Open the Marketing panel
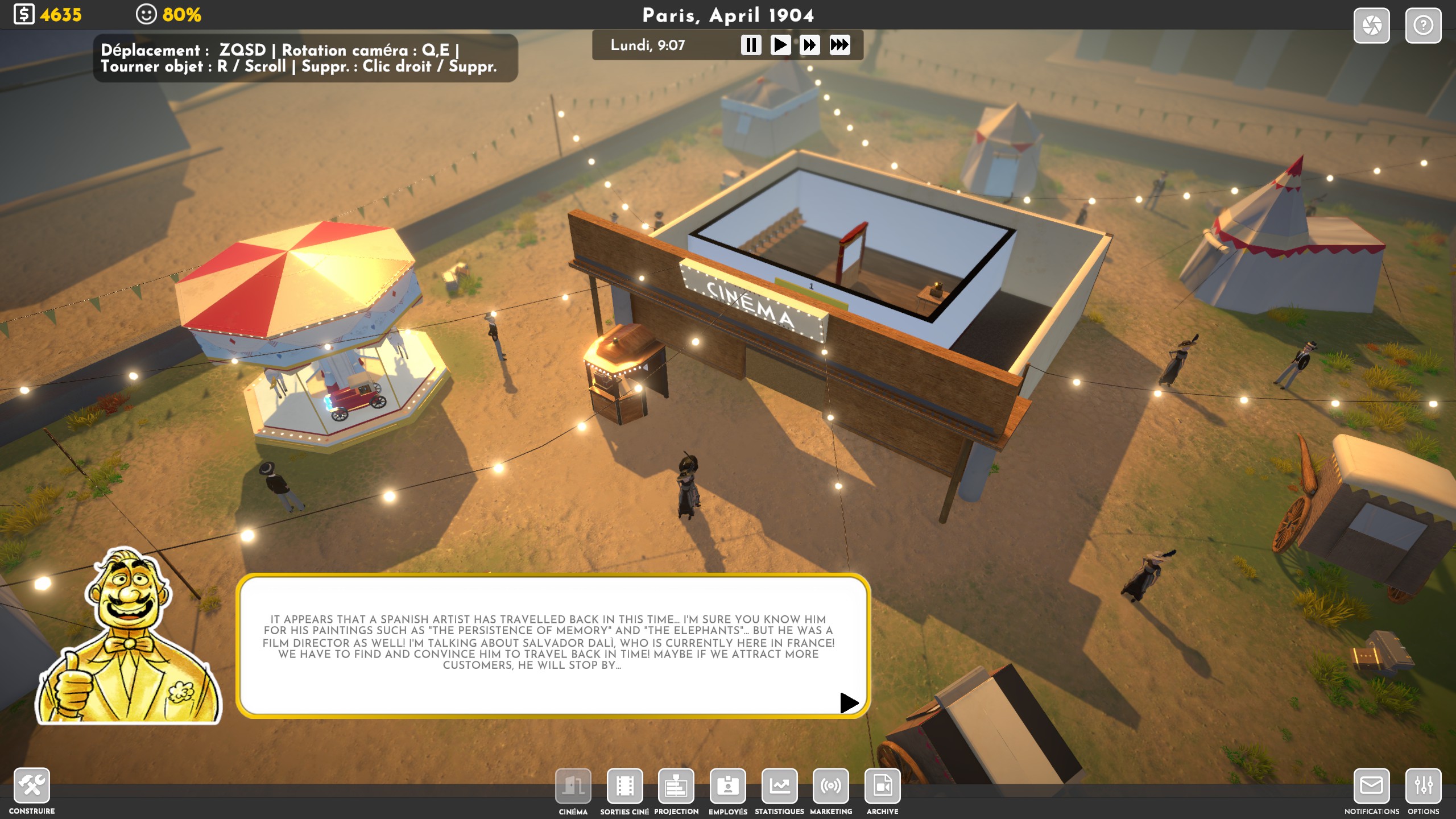Image resolution: width=1456 pixels, height=819 pixels. [x=831, y=786]
